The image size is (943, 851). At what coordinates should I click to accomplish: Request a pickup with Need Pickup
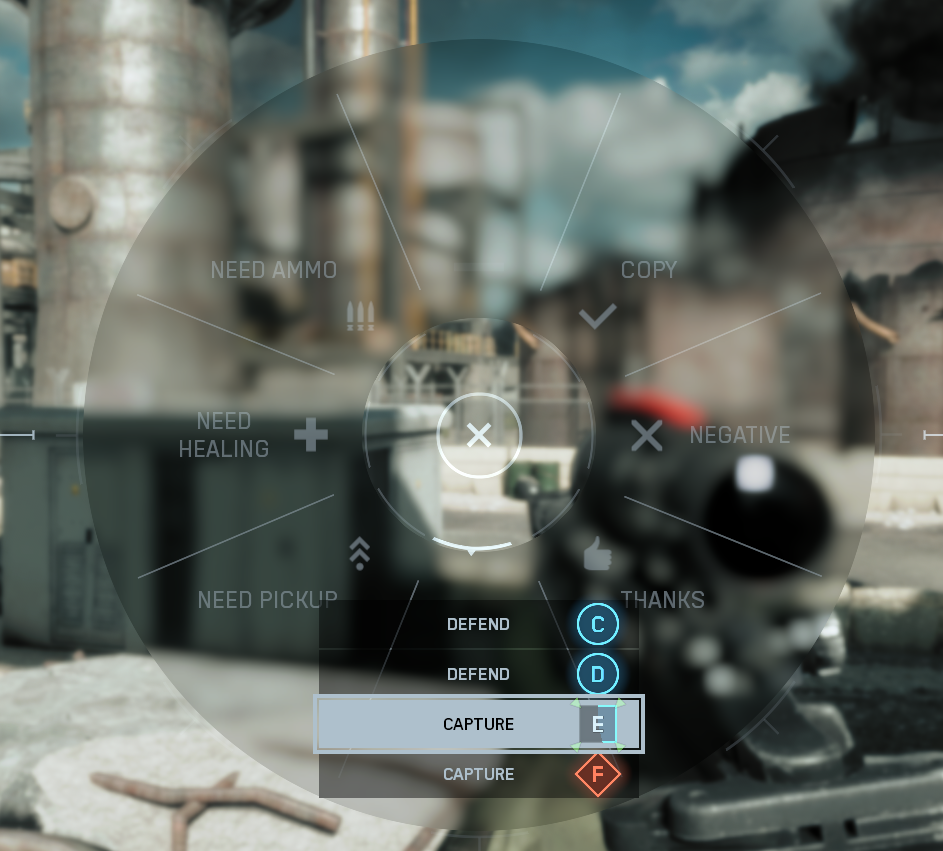[x=267, y=599]
